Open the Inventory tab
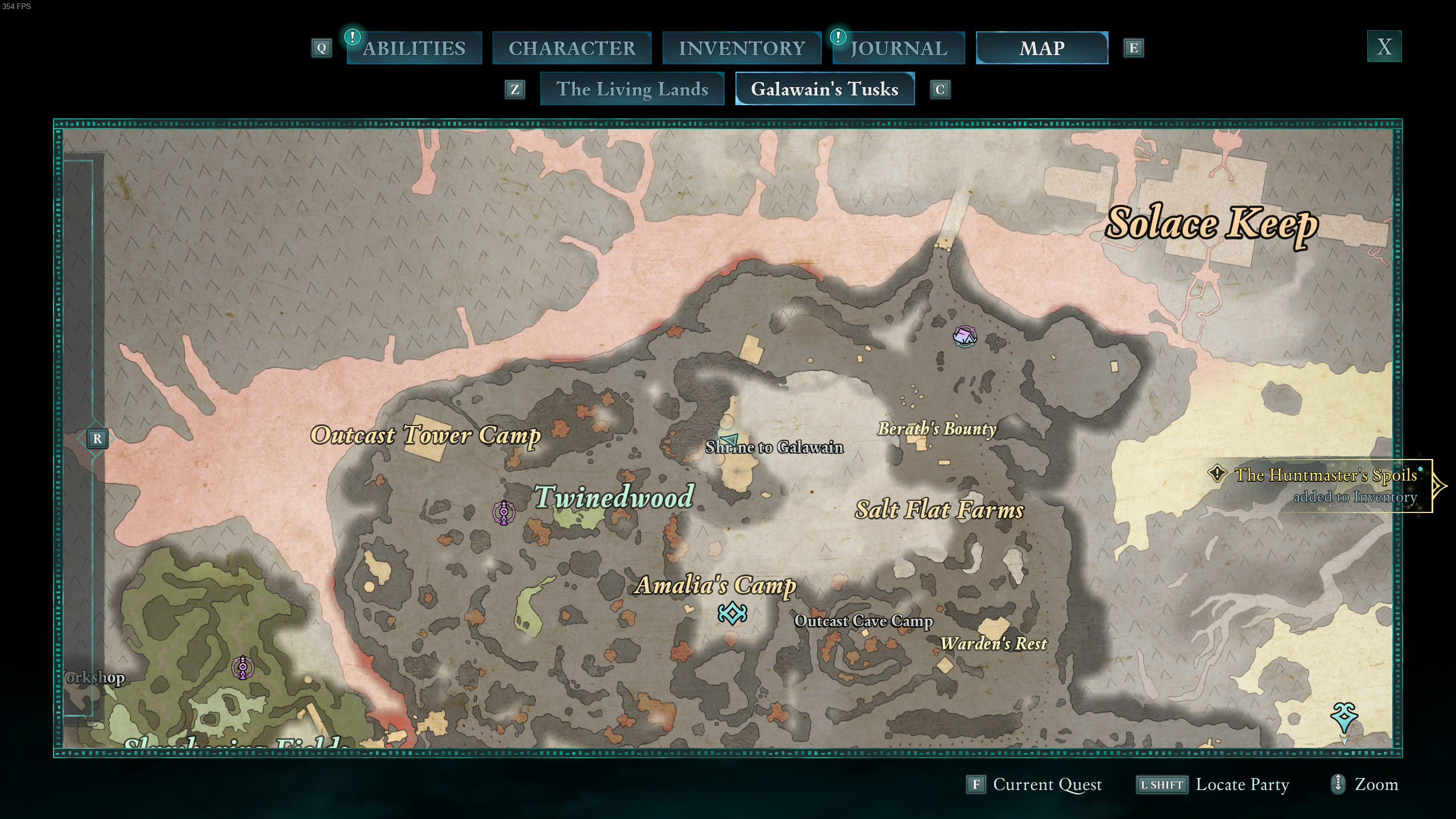Image resolution: width=1456 pixels, height=819 pixels. pyautogui.click(x=742, y=48)
